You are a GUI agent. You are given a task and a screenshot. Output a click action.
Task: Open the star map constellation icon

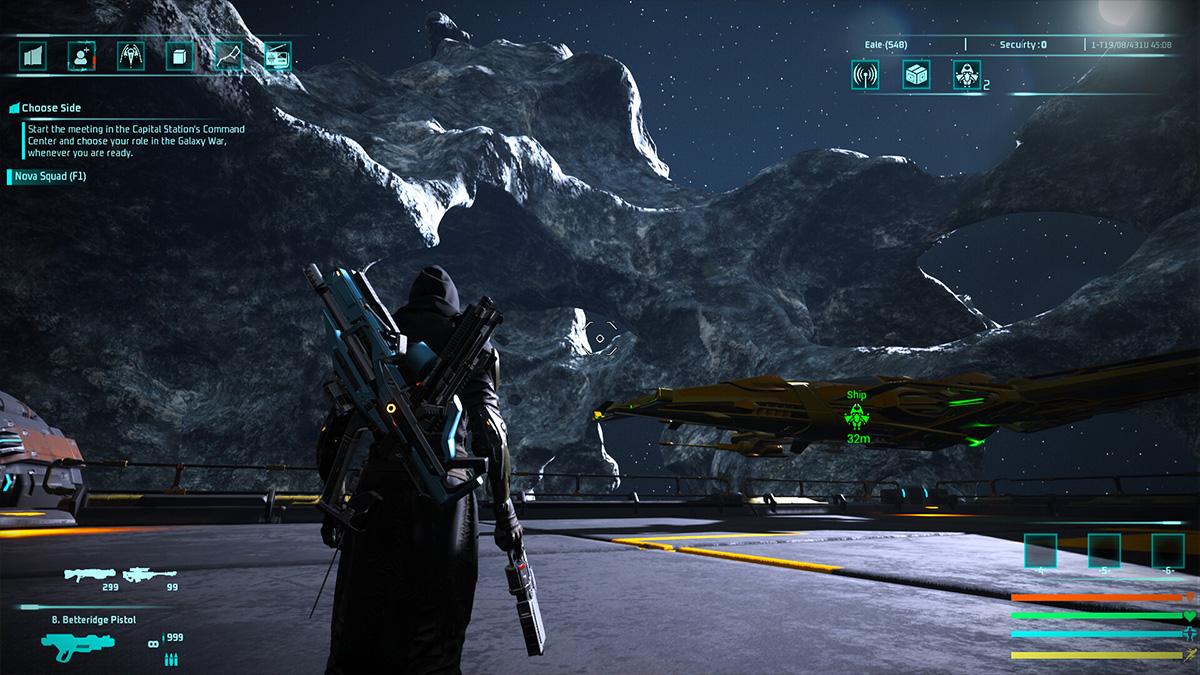coord(229,56)
